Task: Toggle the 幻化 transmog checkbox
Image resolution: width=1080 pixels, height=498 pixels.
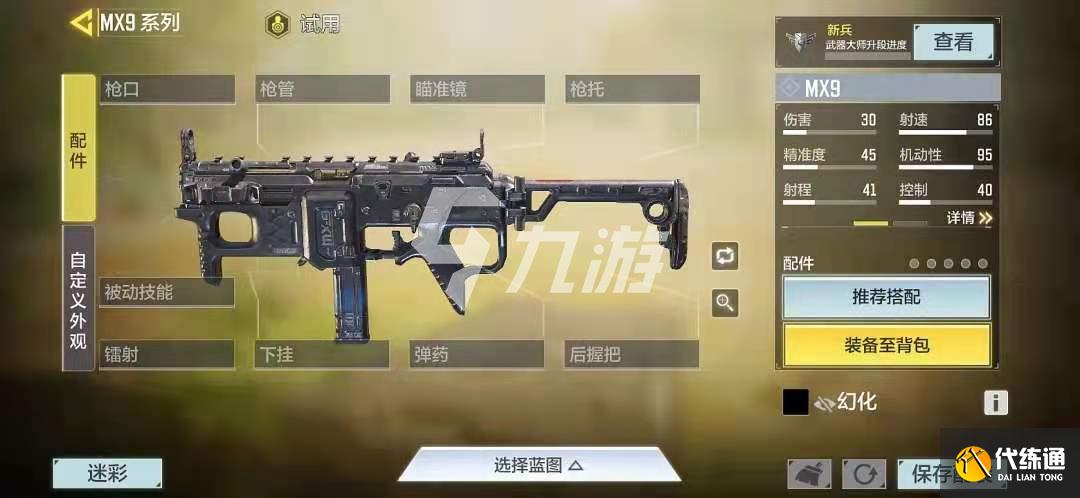Action: (x=795, y=402)
